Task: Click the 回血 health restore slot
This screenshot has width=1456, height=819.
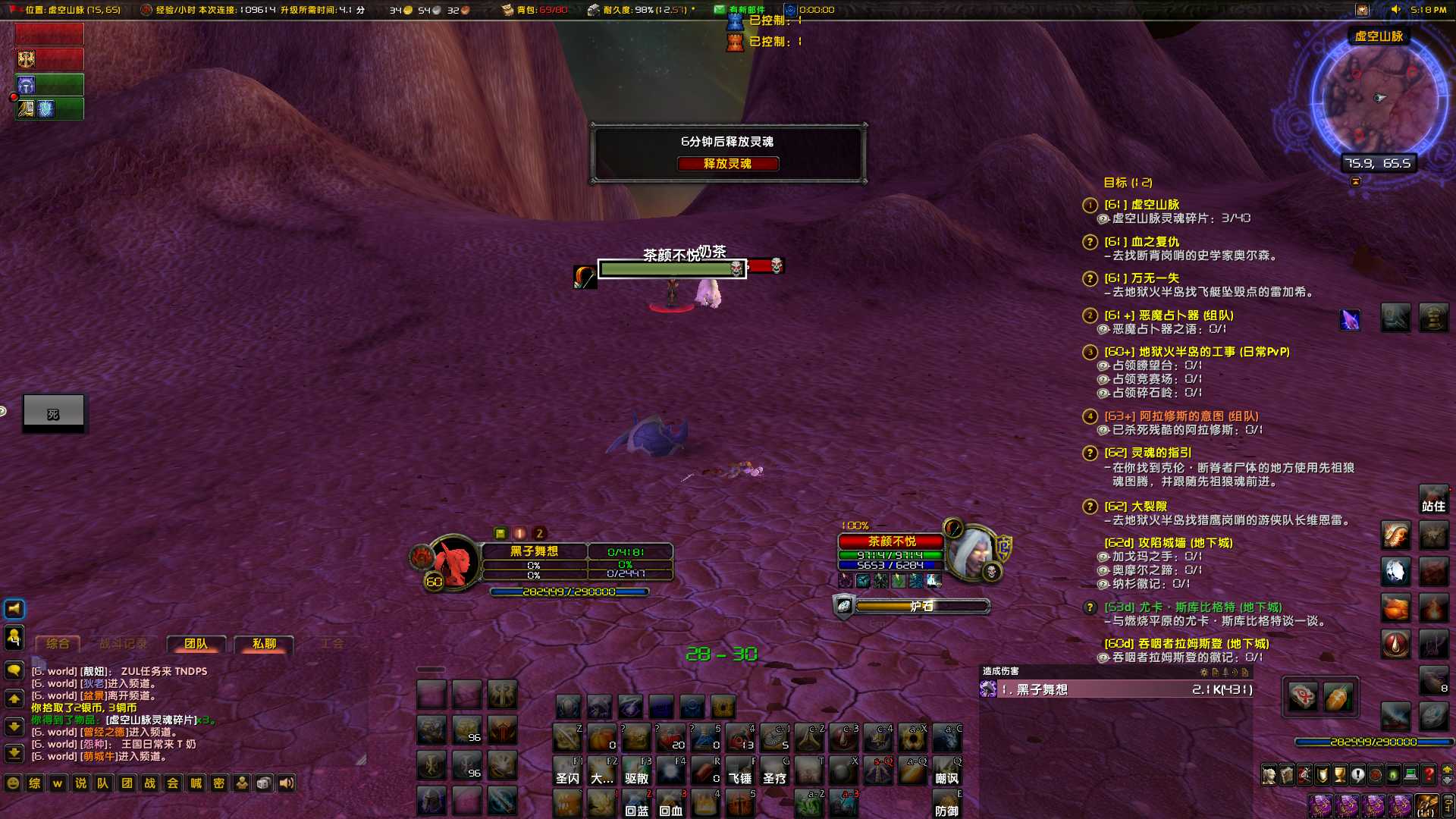Action: point(670,803)
